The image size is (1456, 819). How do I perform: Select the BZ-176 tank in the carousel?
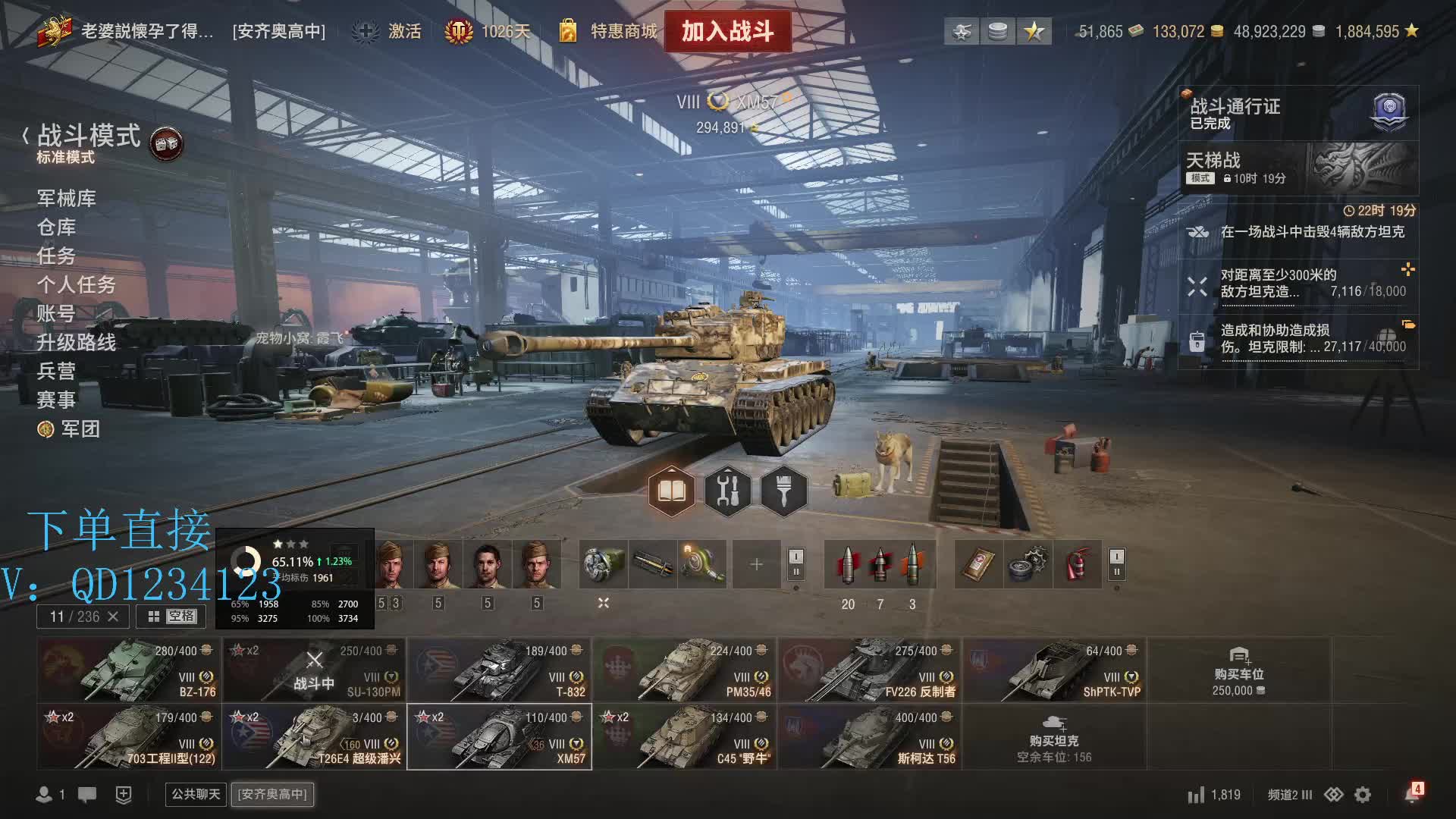click(x=129, y=670)
